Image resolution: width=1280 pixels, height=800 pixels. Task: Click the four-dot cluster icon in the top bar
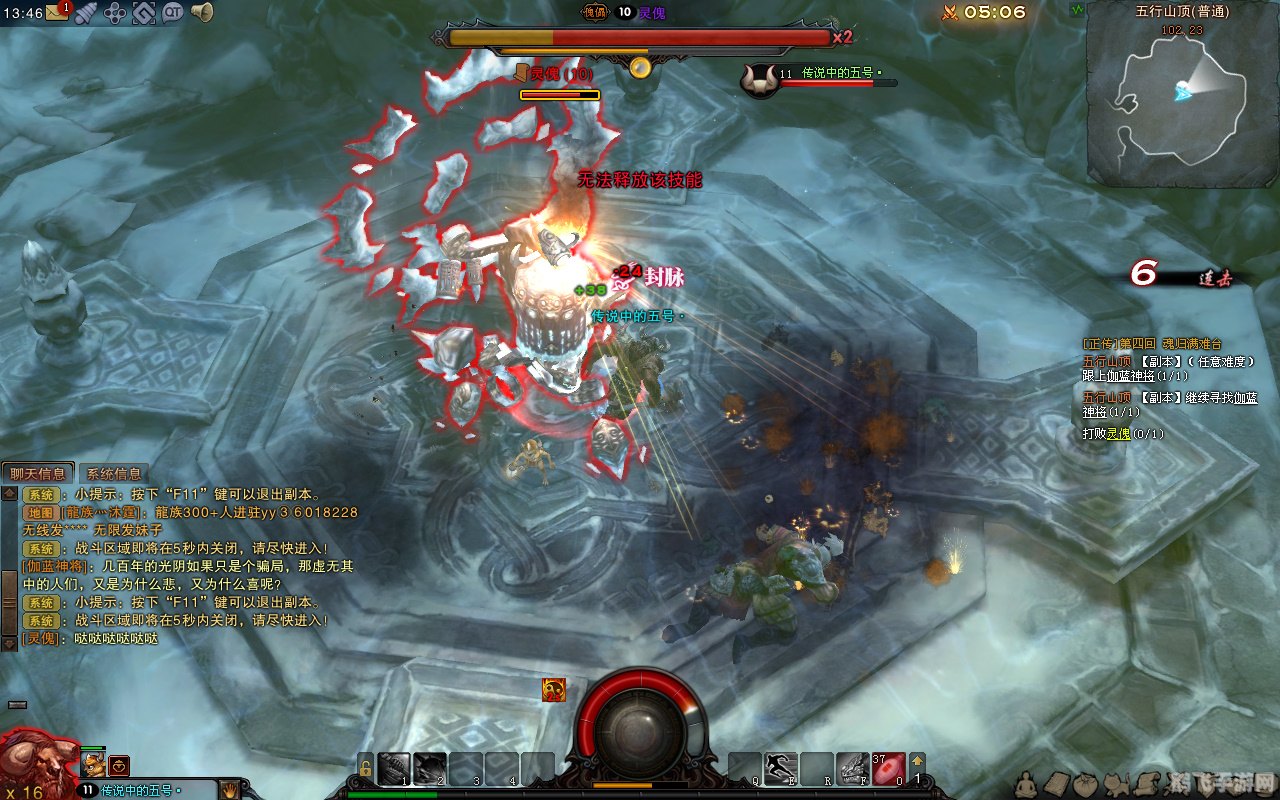coord(116,13)
